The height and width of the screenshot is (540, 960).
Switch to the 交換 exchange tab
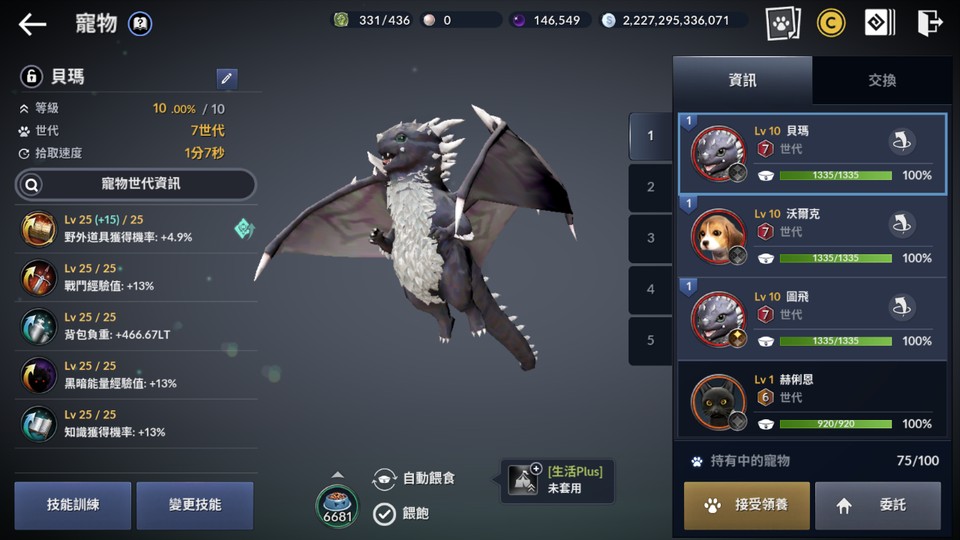coord(881,80)
